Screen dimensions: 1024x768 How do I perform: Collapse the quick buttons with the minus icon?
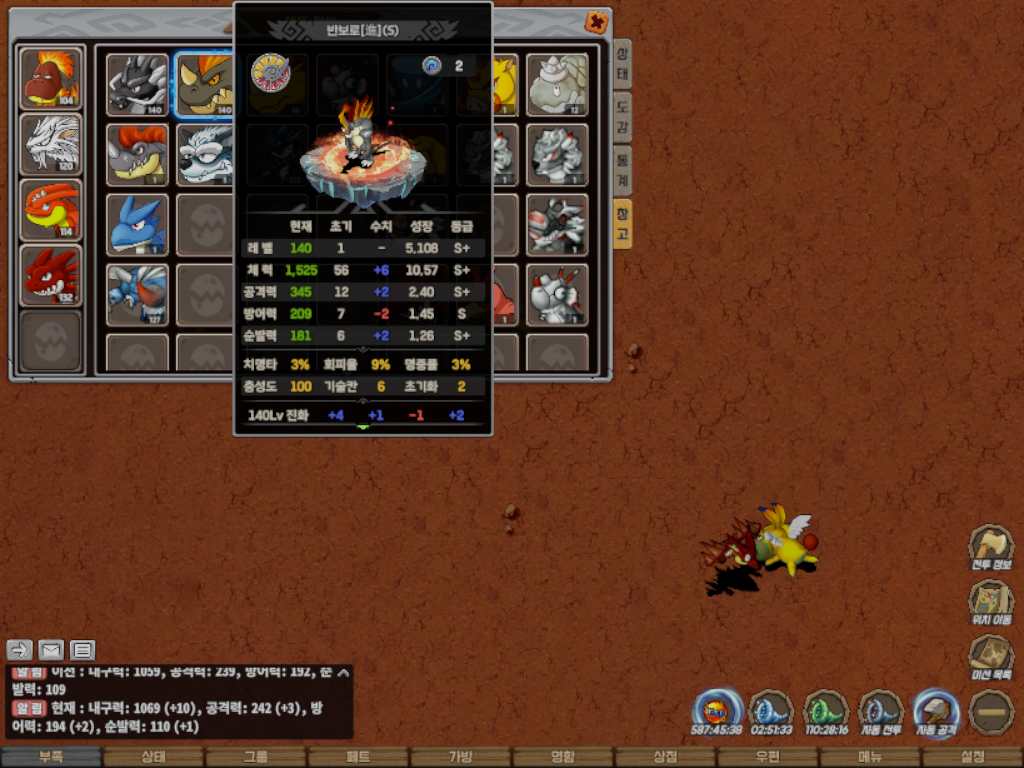(991, 712)
